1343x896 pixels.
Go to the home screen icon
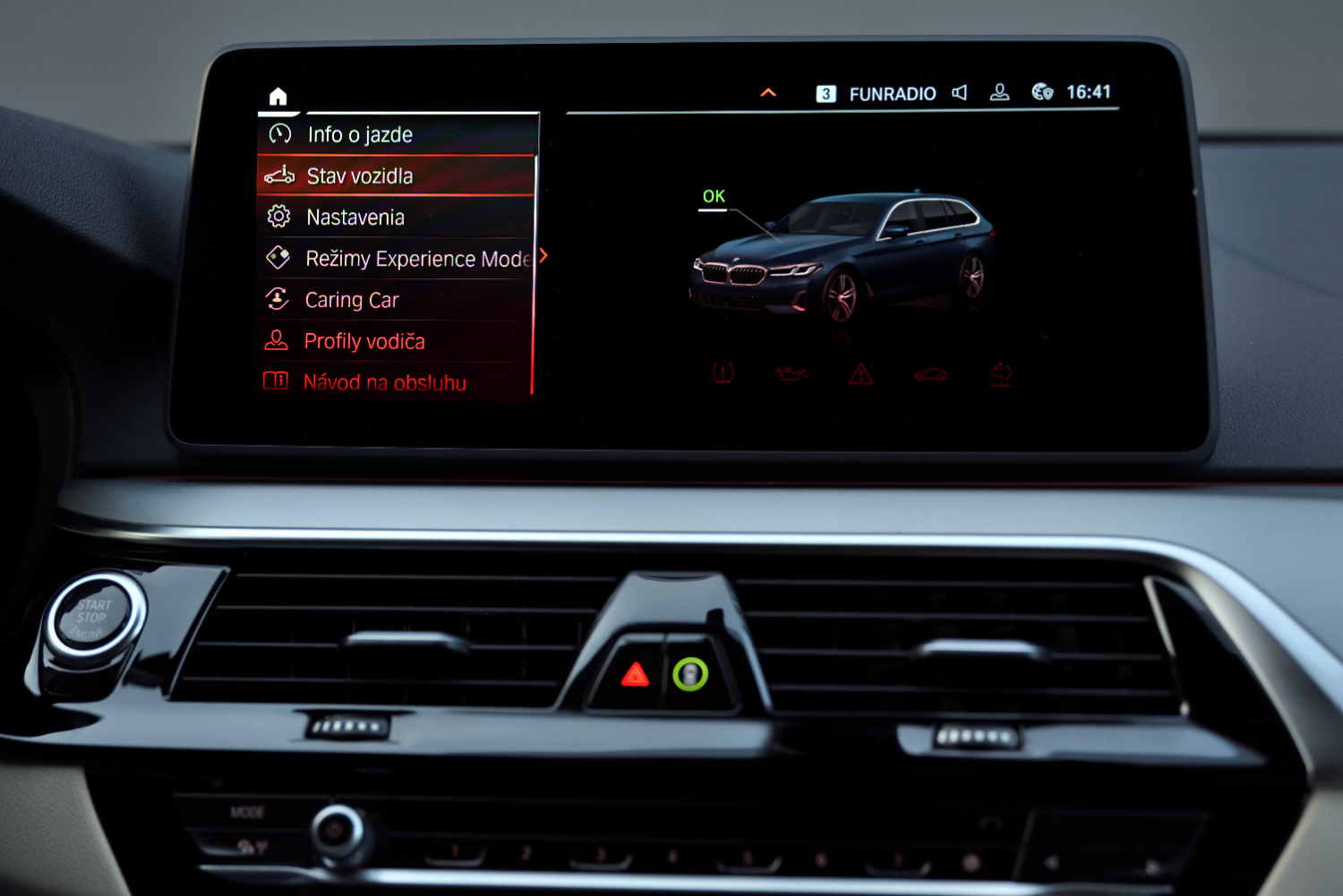(278, 96)
